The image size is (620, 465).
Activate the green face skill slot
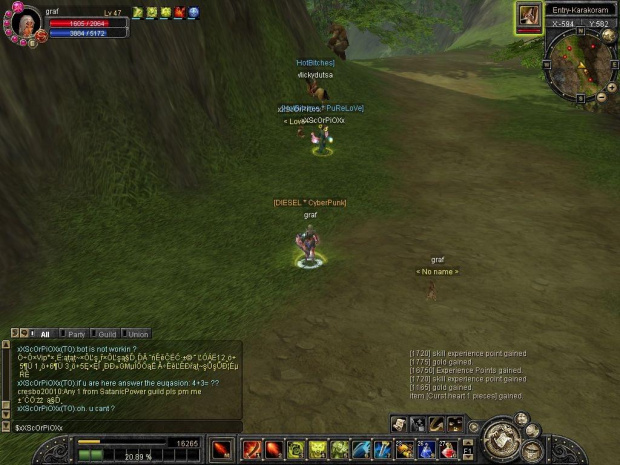point(318,450)
